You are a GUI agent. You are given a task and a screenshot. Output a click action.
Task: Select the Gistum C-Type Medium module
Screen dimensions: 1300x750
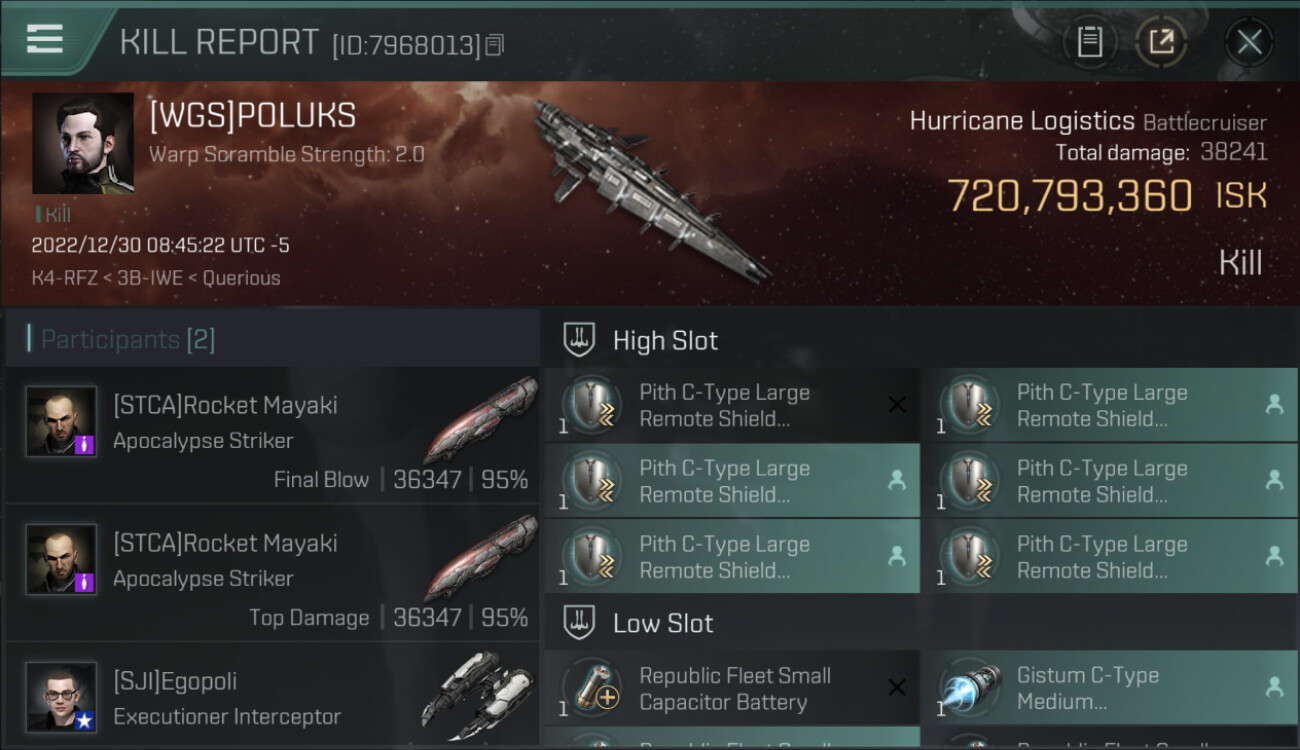point(1108,689)
